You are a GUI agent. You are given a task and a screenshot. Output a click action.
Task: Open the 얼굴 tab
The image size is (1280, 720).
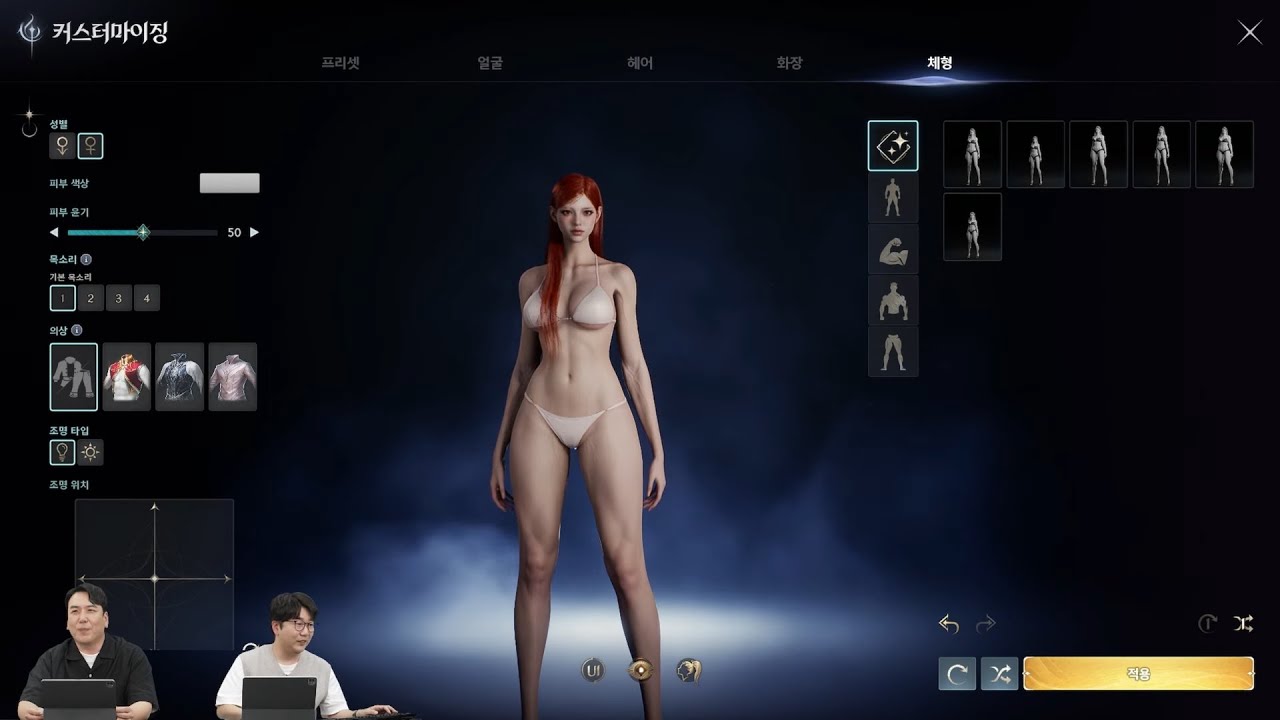coord(490,63)
